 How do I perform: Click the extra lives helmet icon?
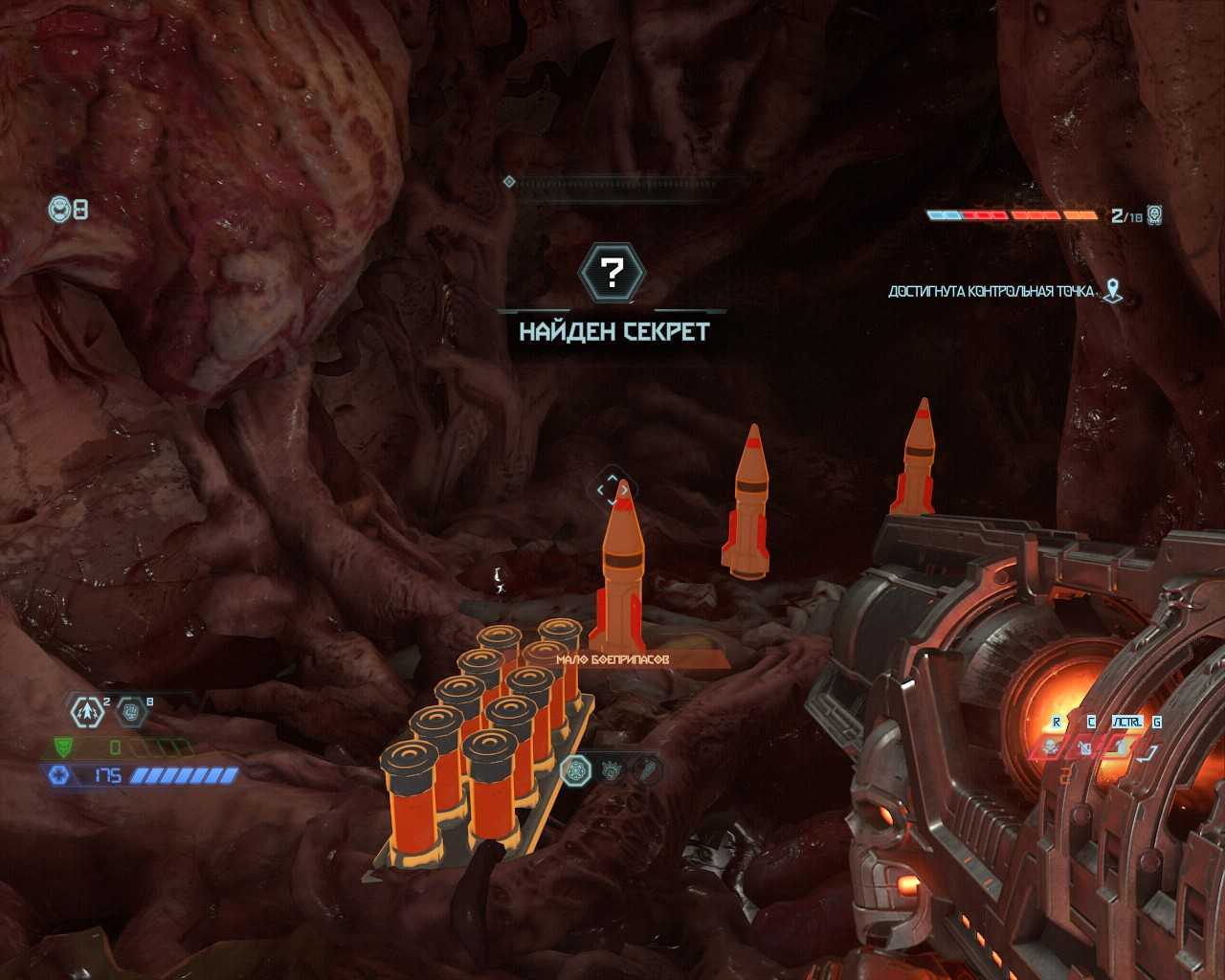pyautogui.click(x=59, y=208)
